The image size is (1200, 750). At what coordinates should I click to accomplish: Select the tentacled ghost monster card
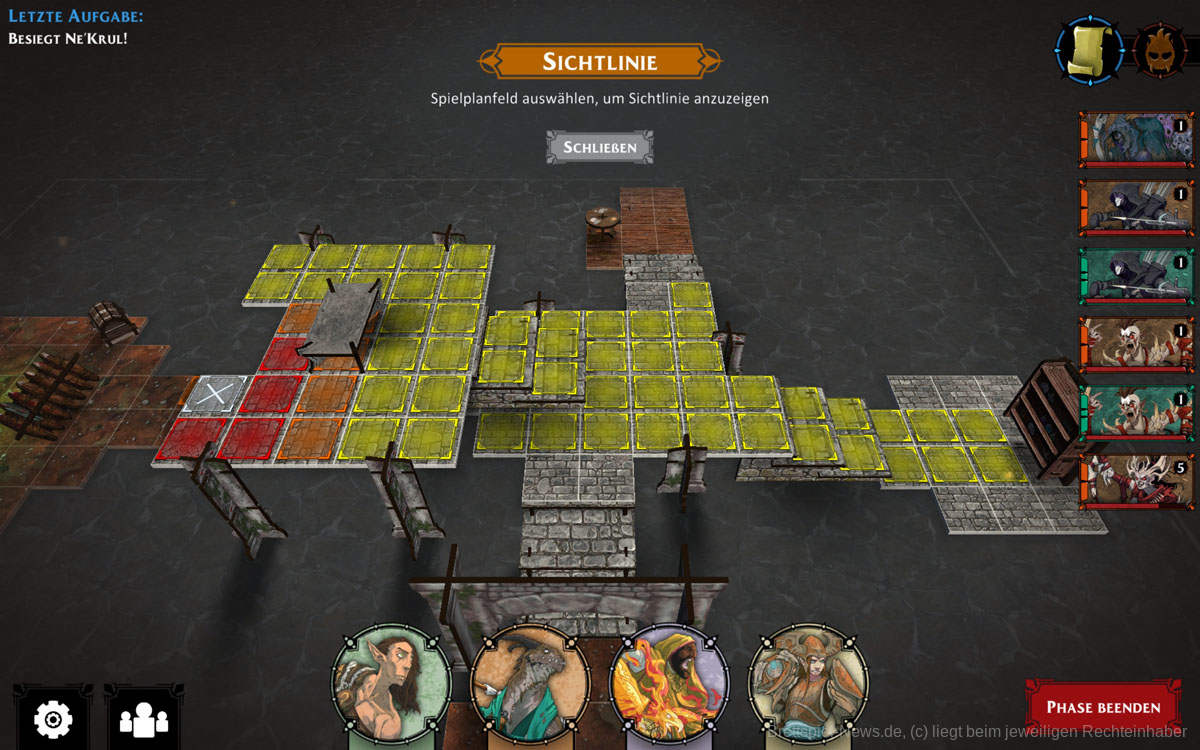coord(1137,139)
